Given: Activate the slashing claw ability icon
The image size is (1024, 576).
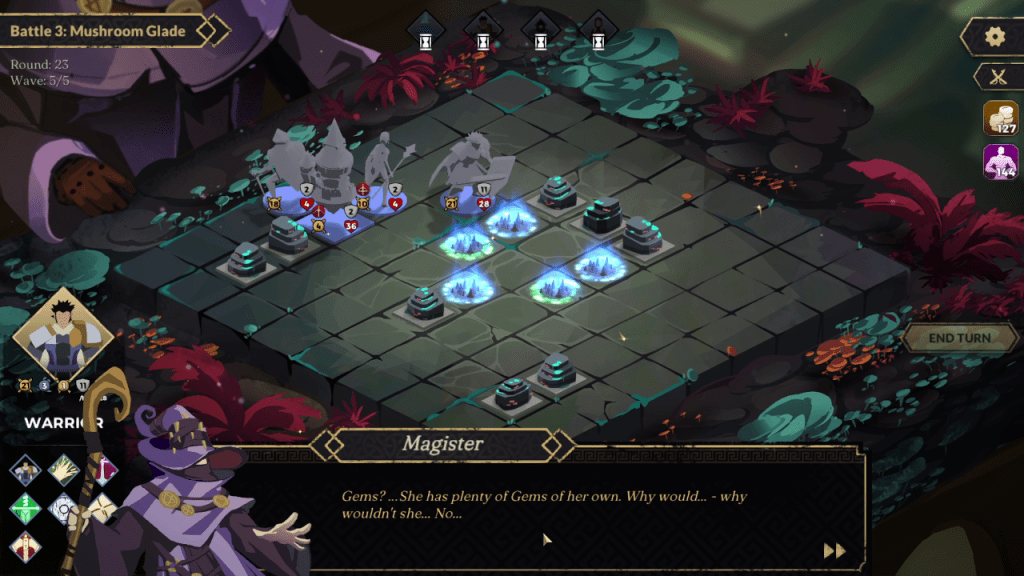Looking at the screenshot, I should (x=64, y=469).
